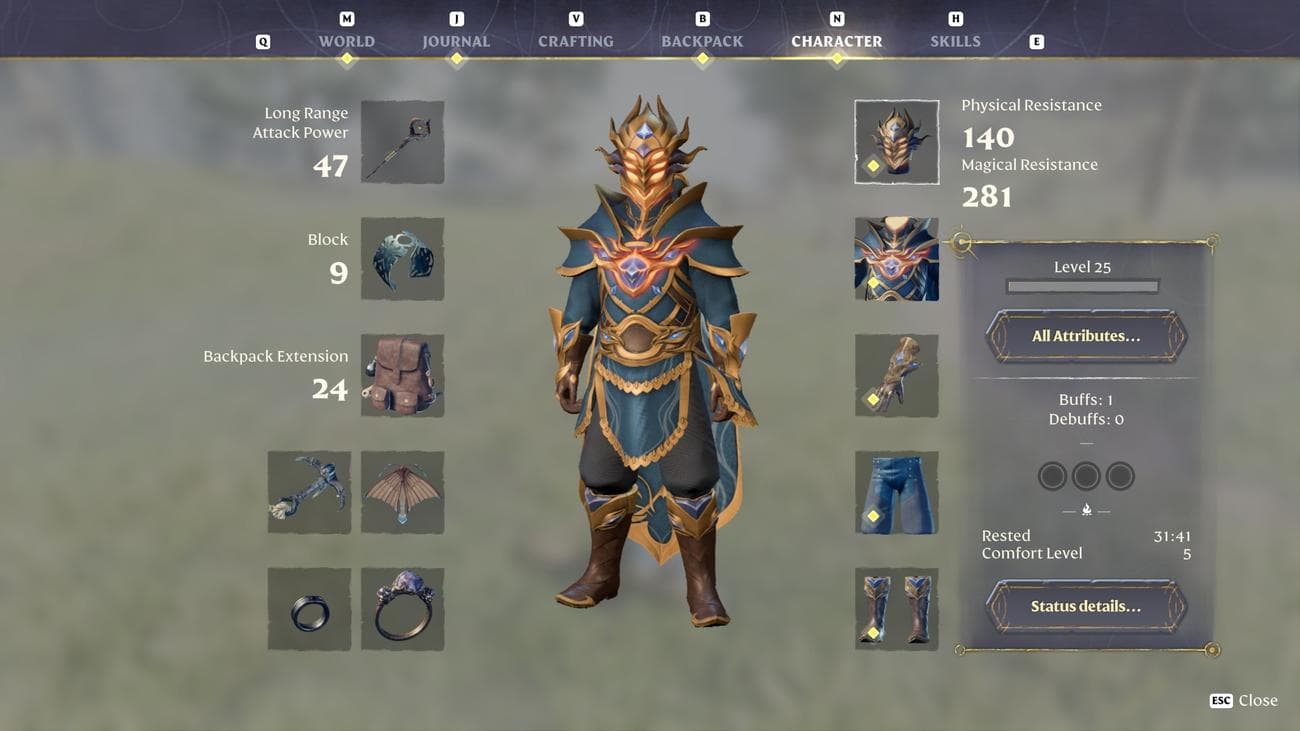Image resolution: width=1300 pixels, height=731 pixels.
Task: Choose the grappling hook slot
Action: pos(309,492)
